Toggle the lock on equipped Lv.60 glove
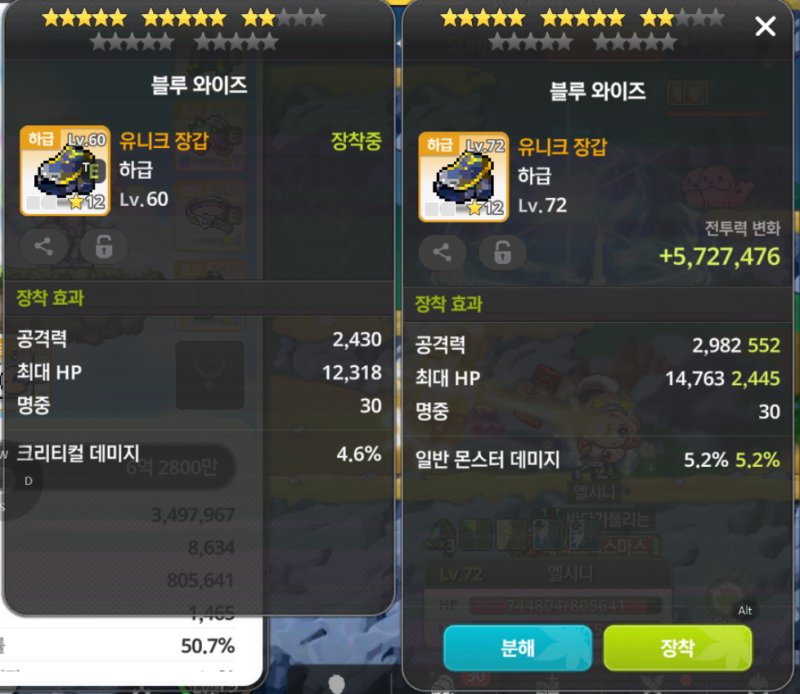This screenshot has height=694, width=800. 104,246
